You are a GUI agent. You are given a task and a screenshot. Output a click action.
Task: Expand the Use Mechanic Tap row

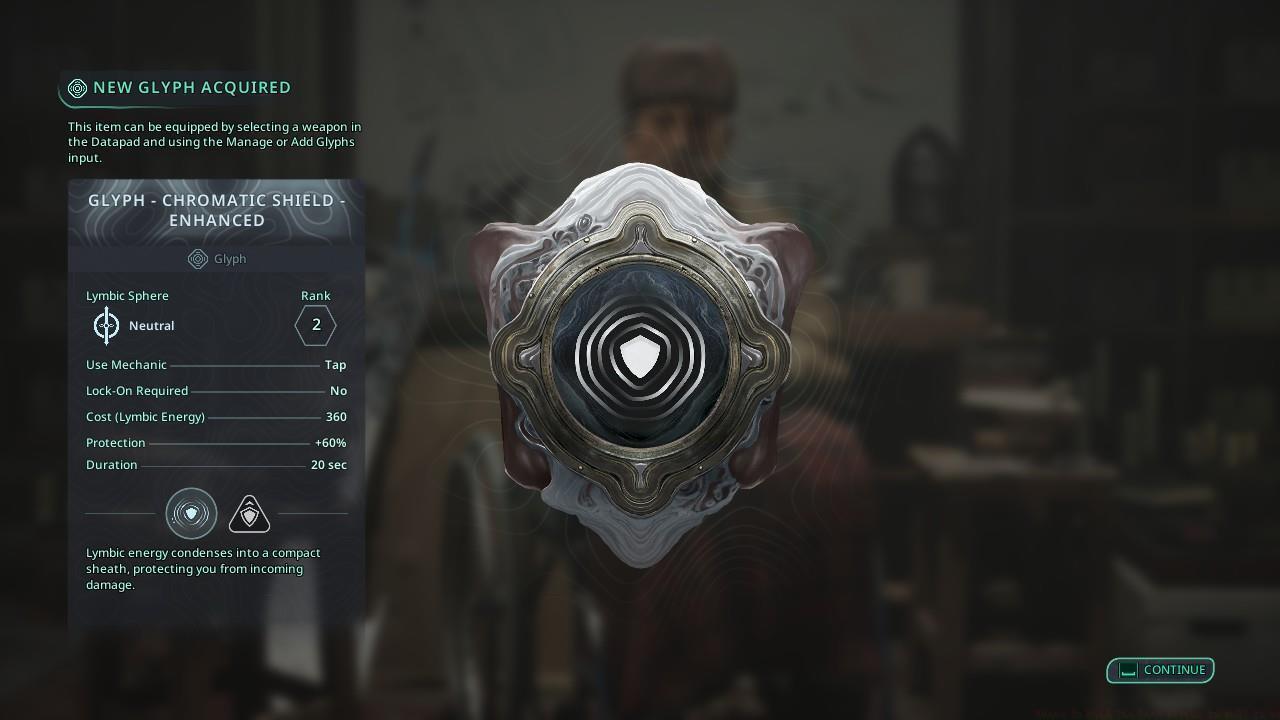click(217, 364)
